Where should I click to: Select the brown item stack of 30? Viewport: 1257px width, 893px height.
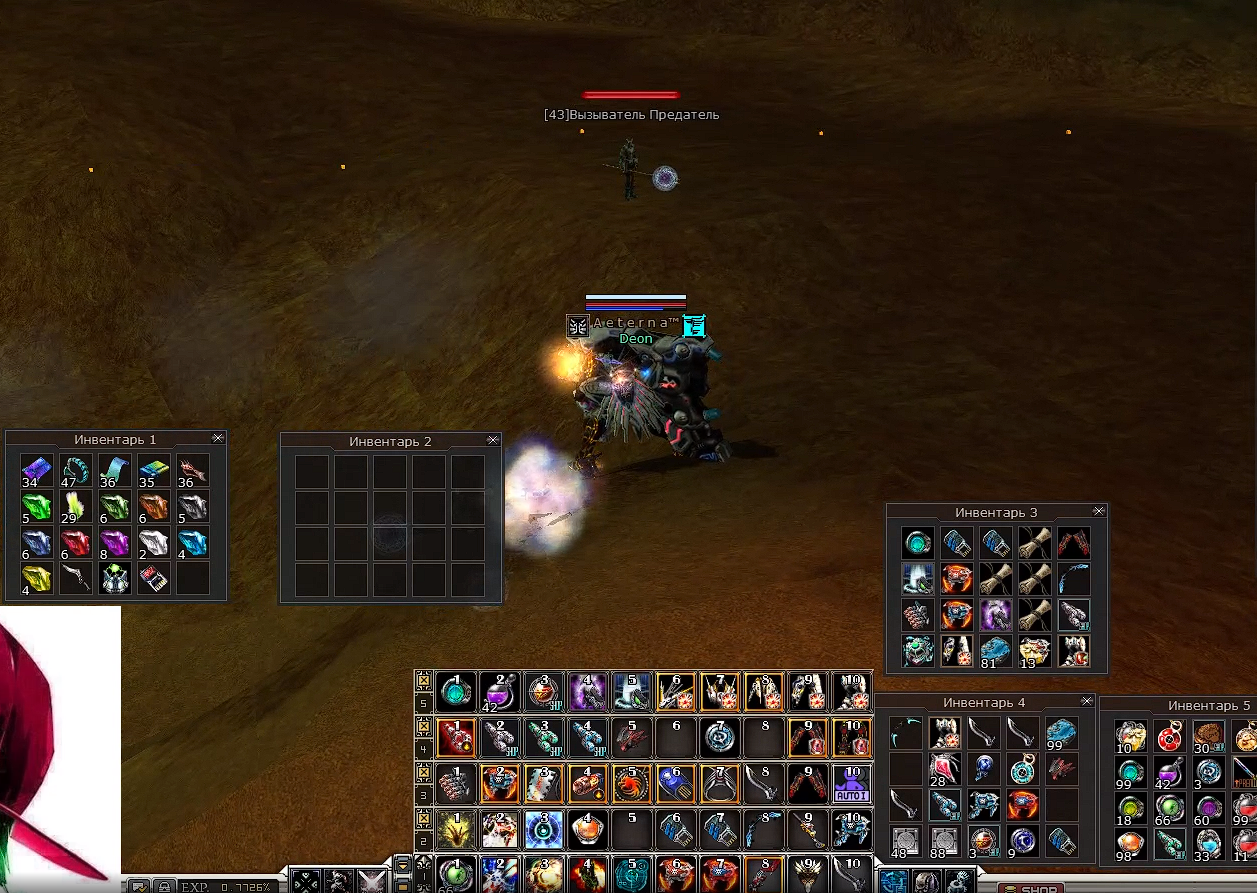point(1208,736)
